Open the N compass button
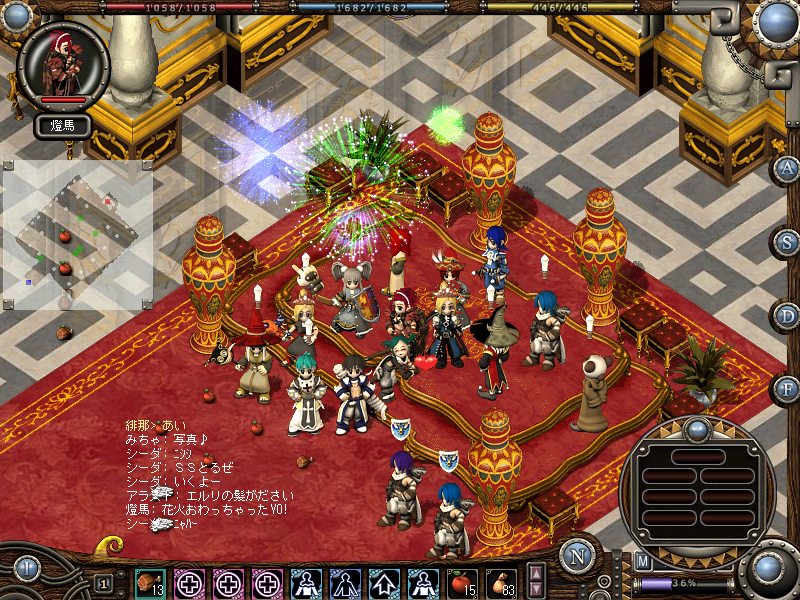This screenshot has height=600, width=800. [x=576, y=556]
